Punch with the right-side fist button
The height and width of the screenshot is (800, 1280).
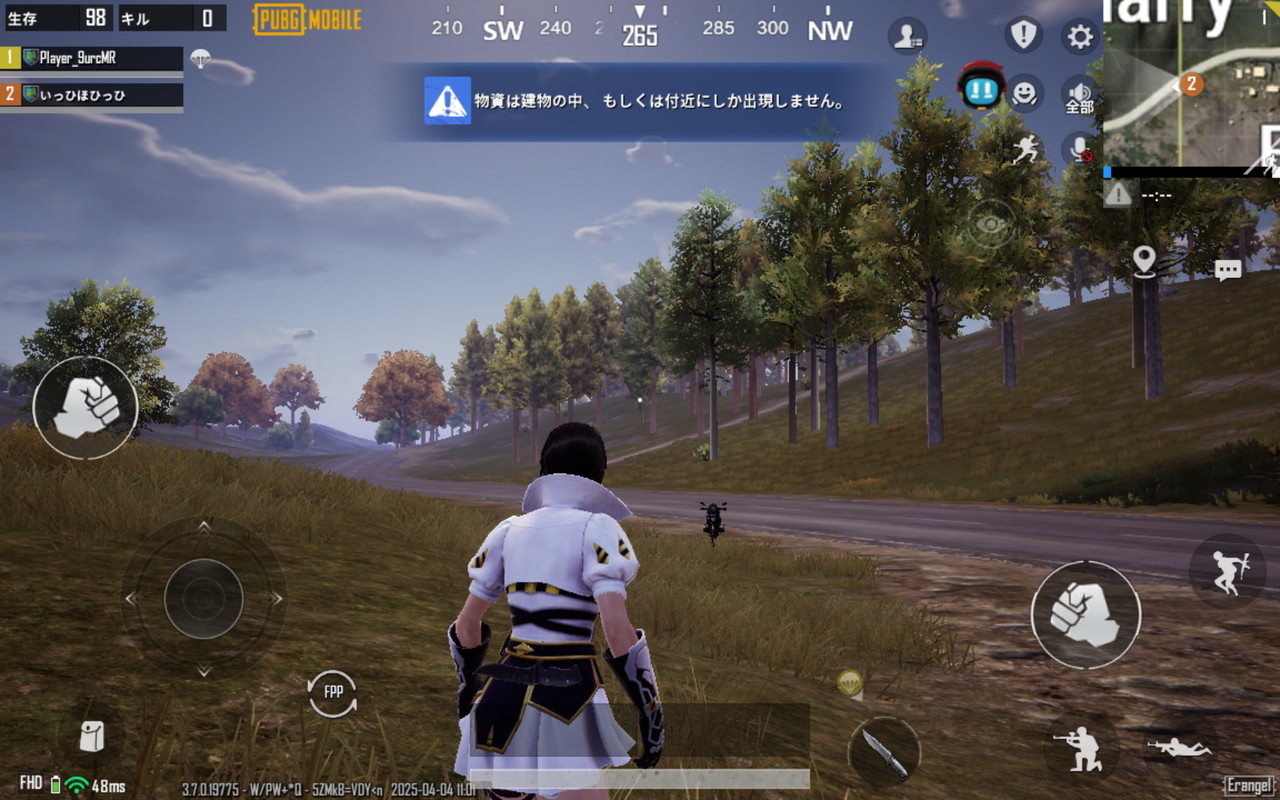coord(1085,614)
